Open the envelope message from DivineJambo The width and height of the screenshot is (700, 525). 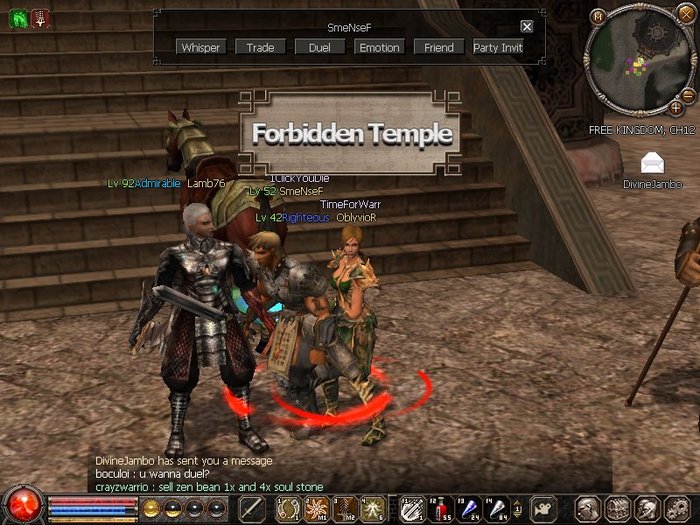pyautogui.click(x=653, y=163)
